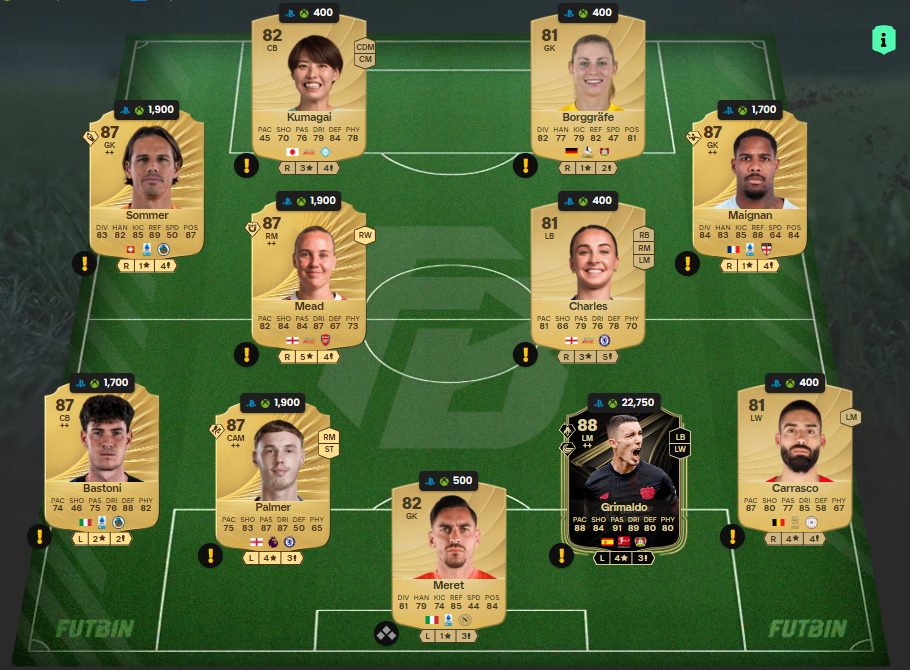Click the warning icon next to Grimaldo
This screenshot has width=910, height=670.
[561, 554]
